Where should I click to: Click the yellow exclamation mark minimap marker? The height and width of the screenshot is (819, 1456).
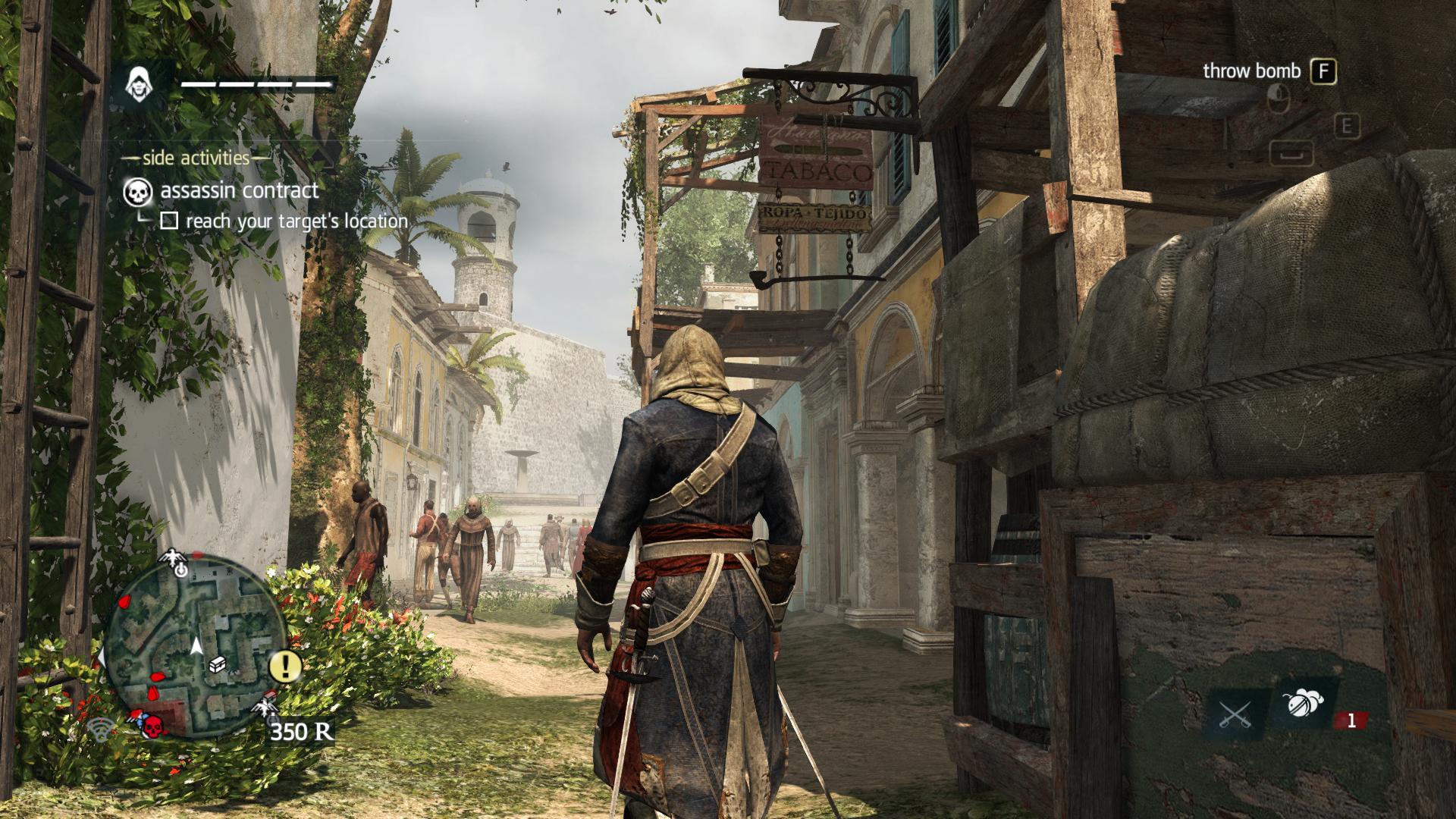[286, 666]
